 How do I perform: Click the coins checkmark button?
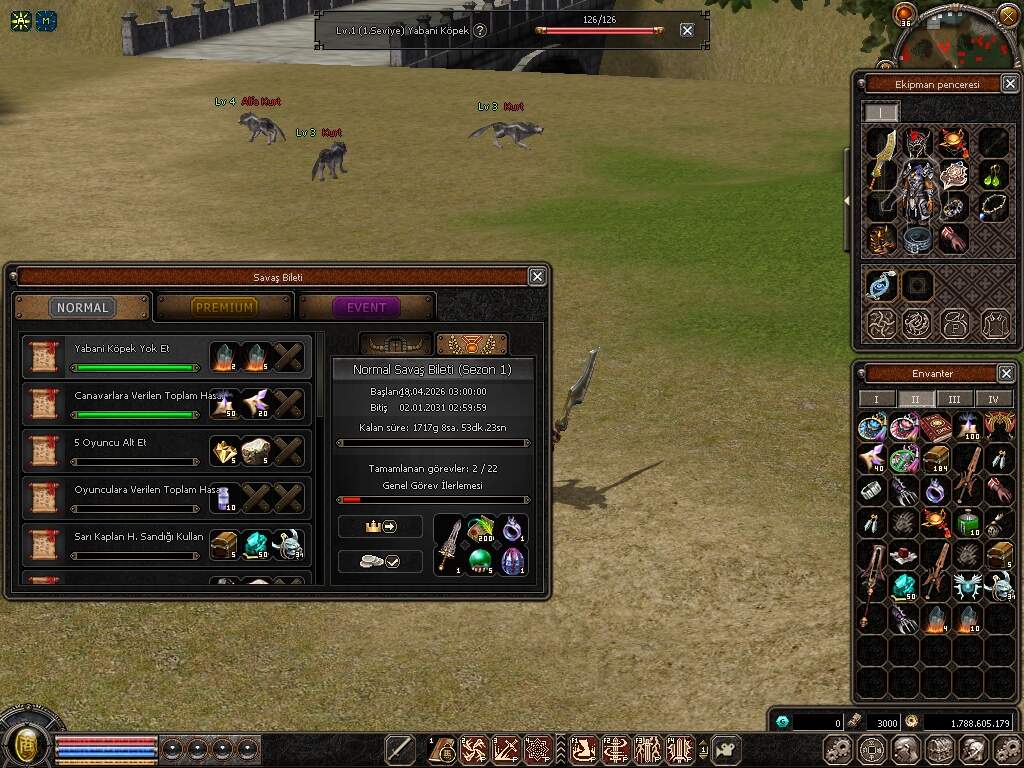(x=380, y=561)
